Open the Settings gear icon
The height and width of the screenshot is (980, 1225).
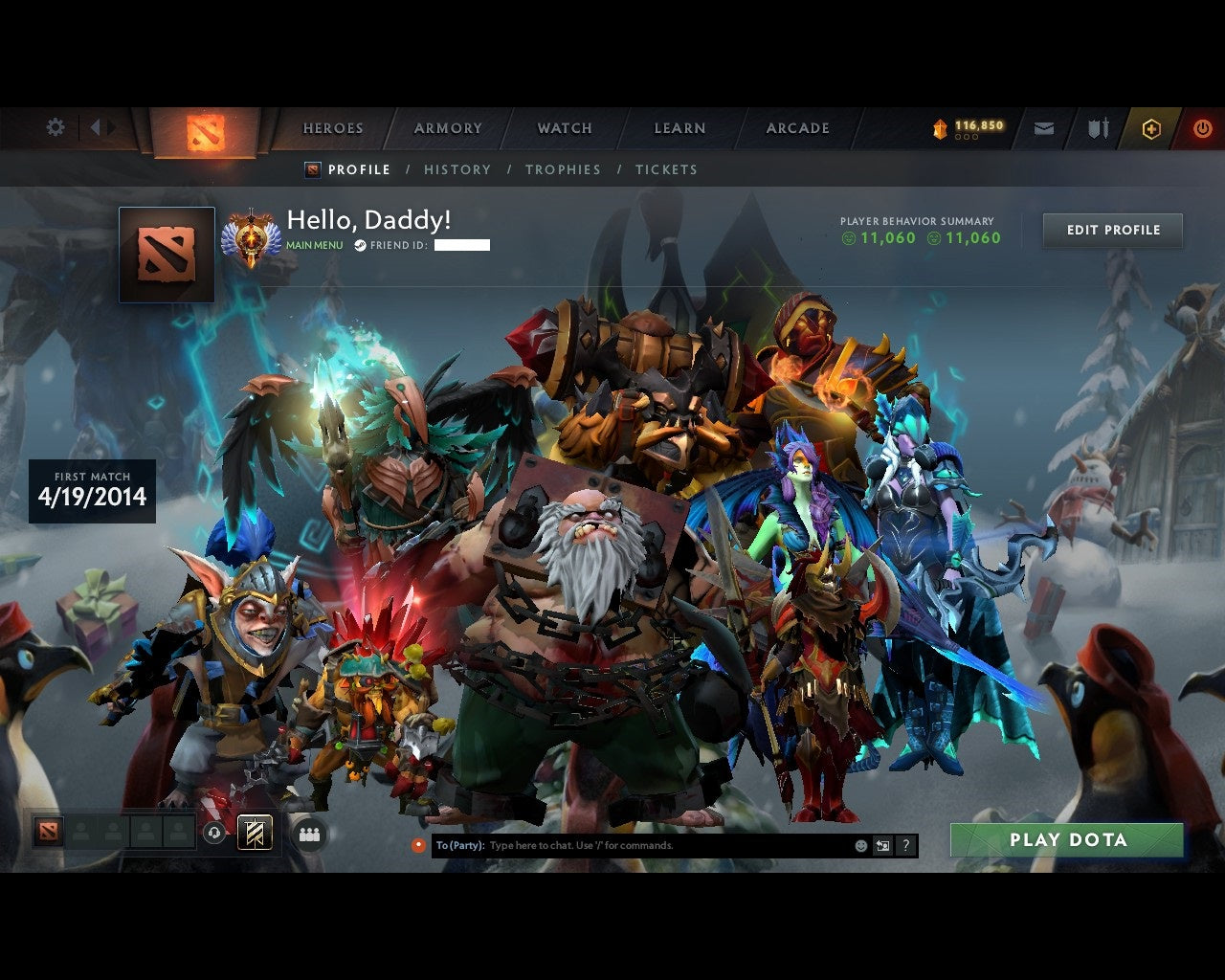(55, 127)
